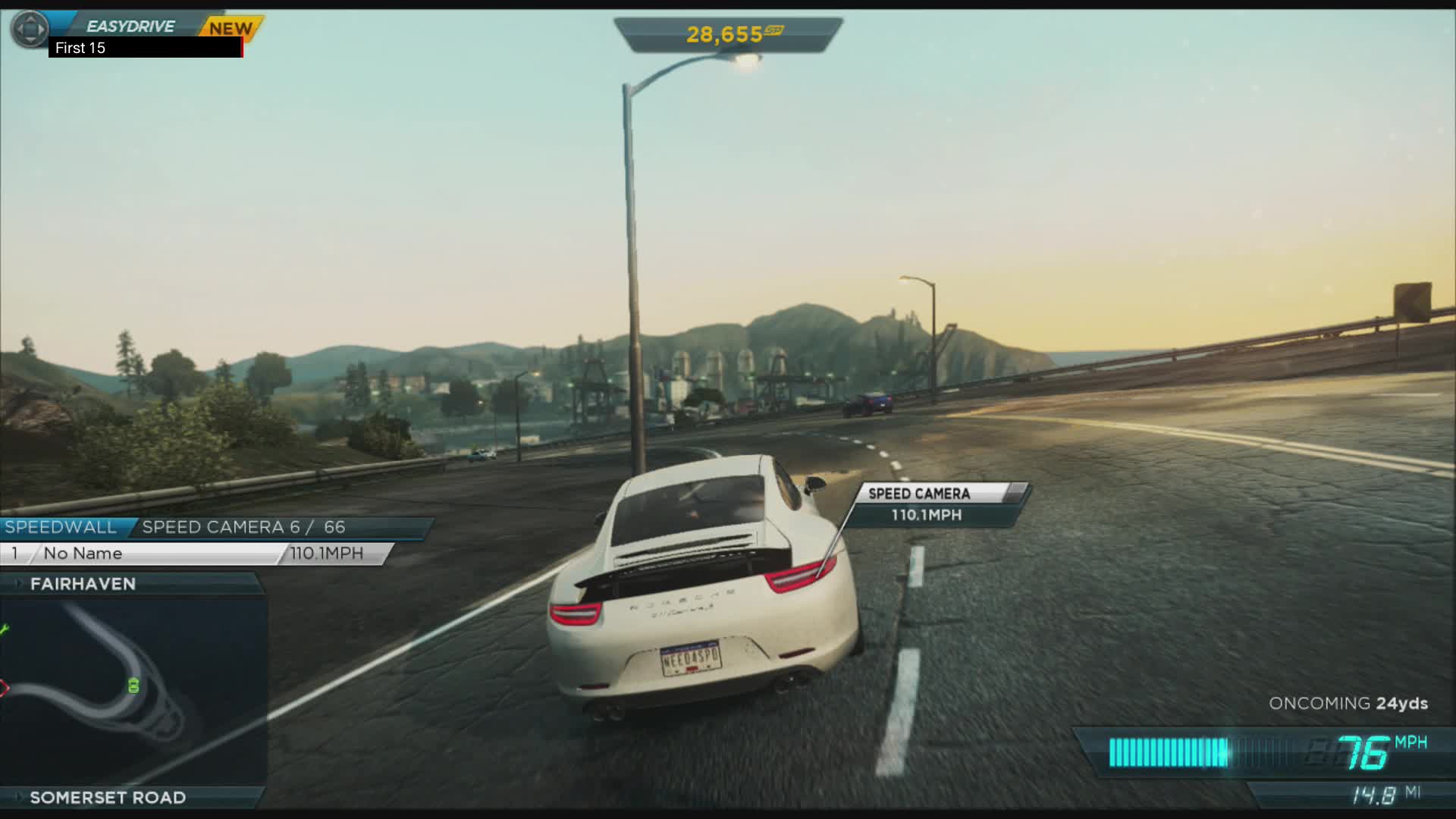Click the EasyDrive D-pad icon
This screenshot has height=819, width=1456.
click(29, 30)
